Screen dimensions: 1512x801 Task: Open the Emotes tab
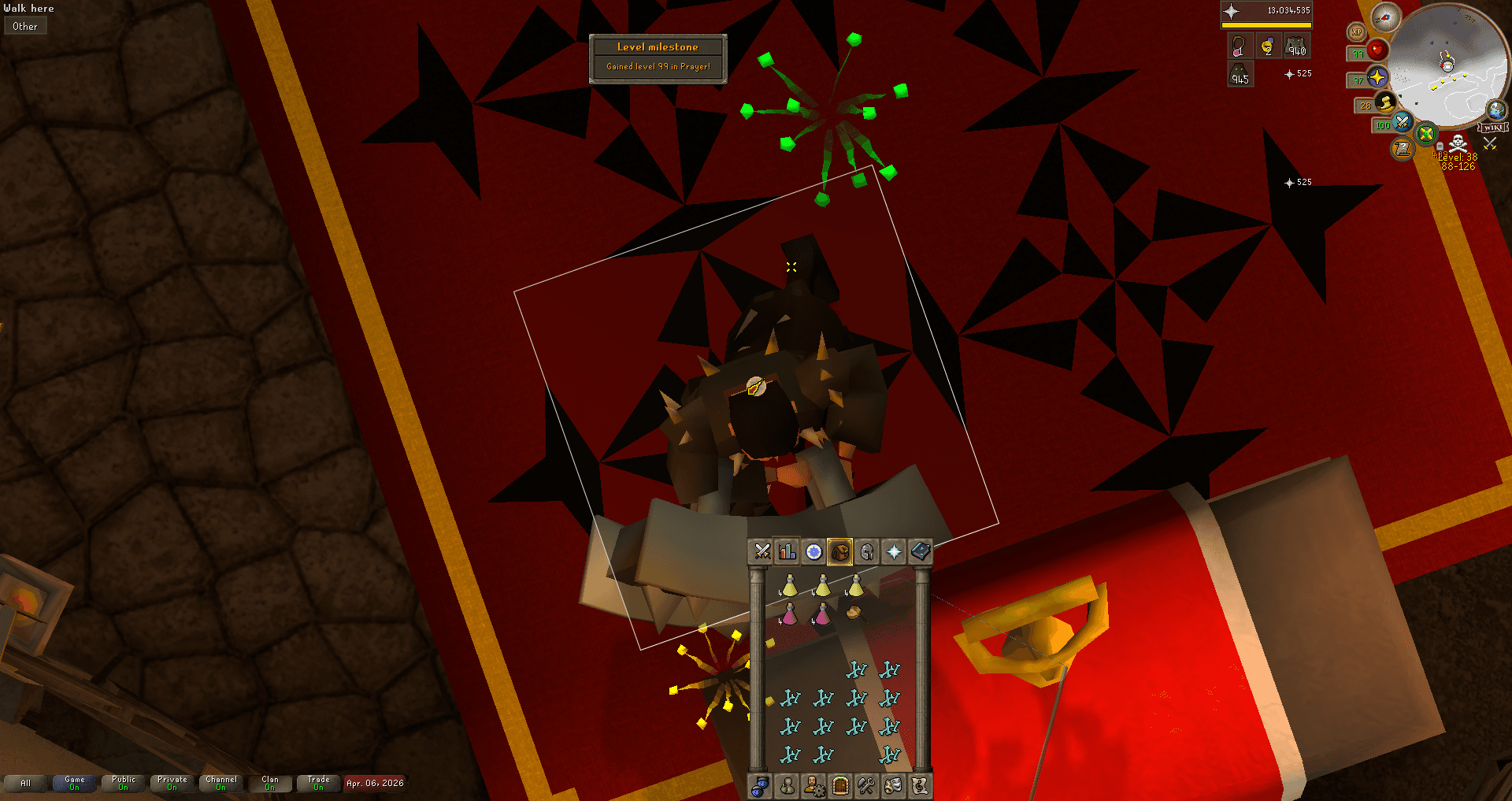893,786
